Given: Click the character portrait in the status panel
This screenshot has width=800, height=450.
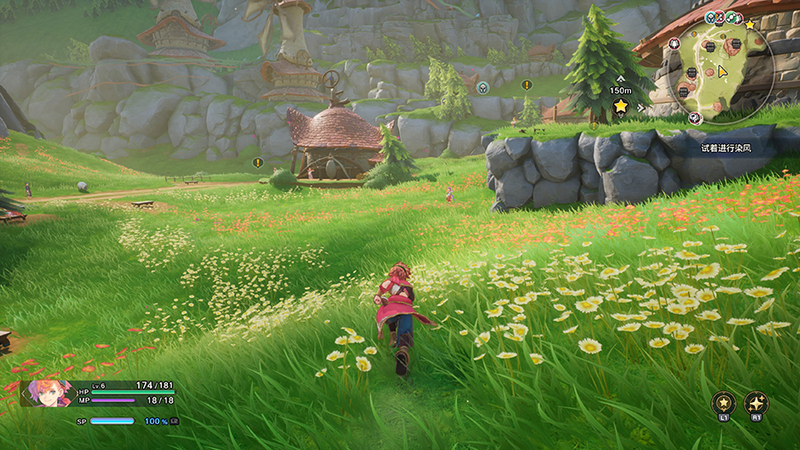Looking at the screenshot, I should click(48, 393).
